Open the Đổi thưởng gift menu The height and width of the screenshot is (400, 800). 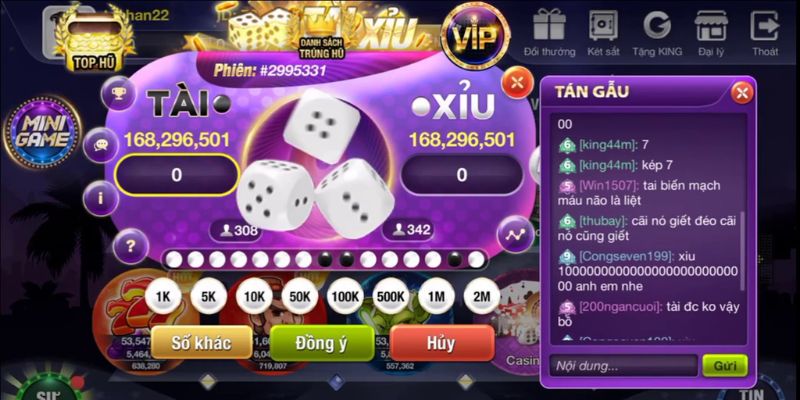pyautogui.click(x=549, y=30)
